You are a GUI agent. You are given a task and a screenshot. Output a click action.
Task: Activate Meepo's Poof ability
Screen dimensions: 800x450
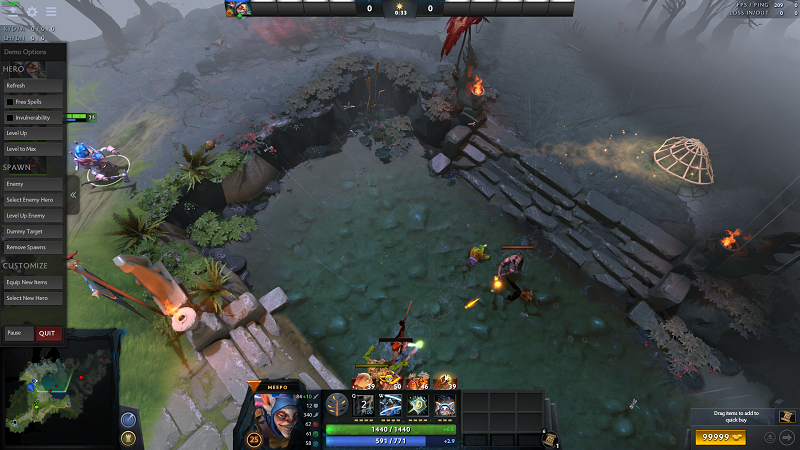coord(391,405)
